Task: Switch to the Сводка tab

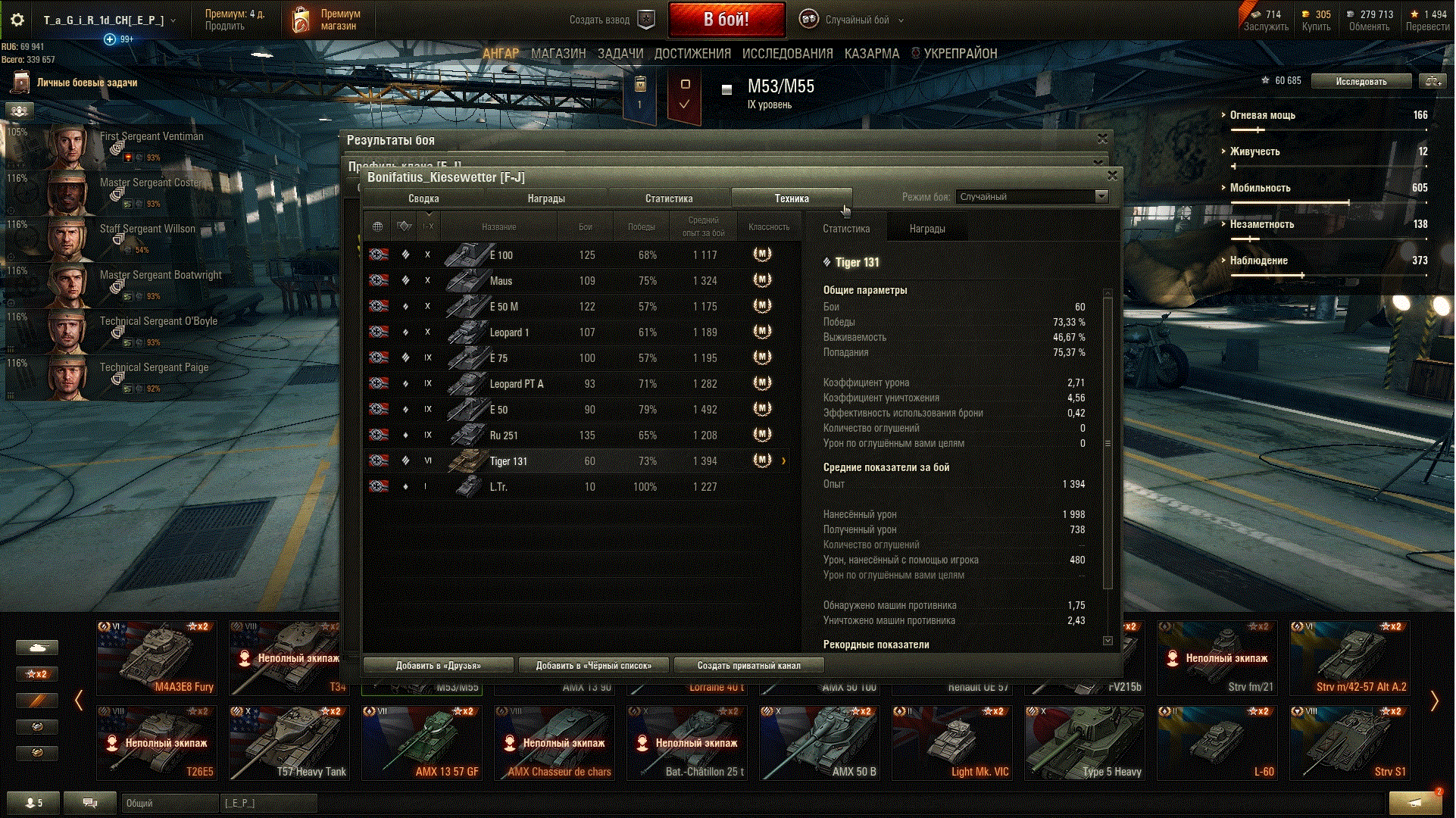Action: 423,198
